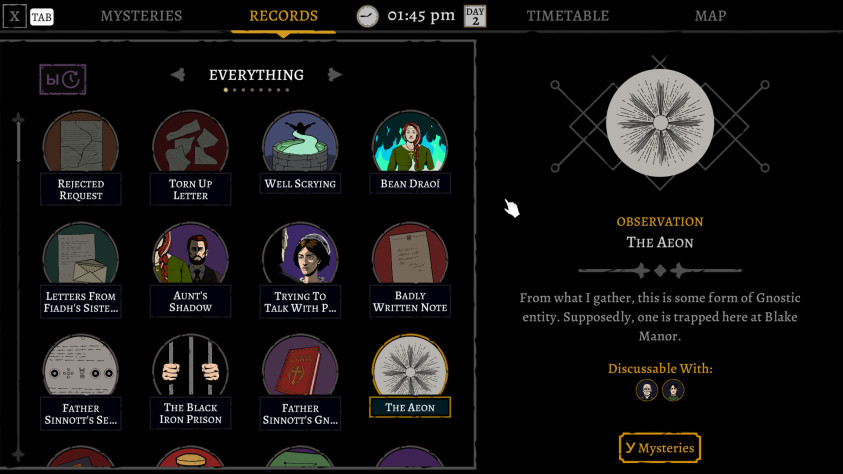Select the Aunt's Shadow record
This screenshot has height=474, width=843.
(190, 260)
